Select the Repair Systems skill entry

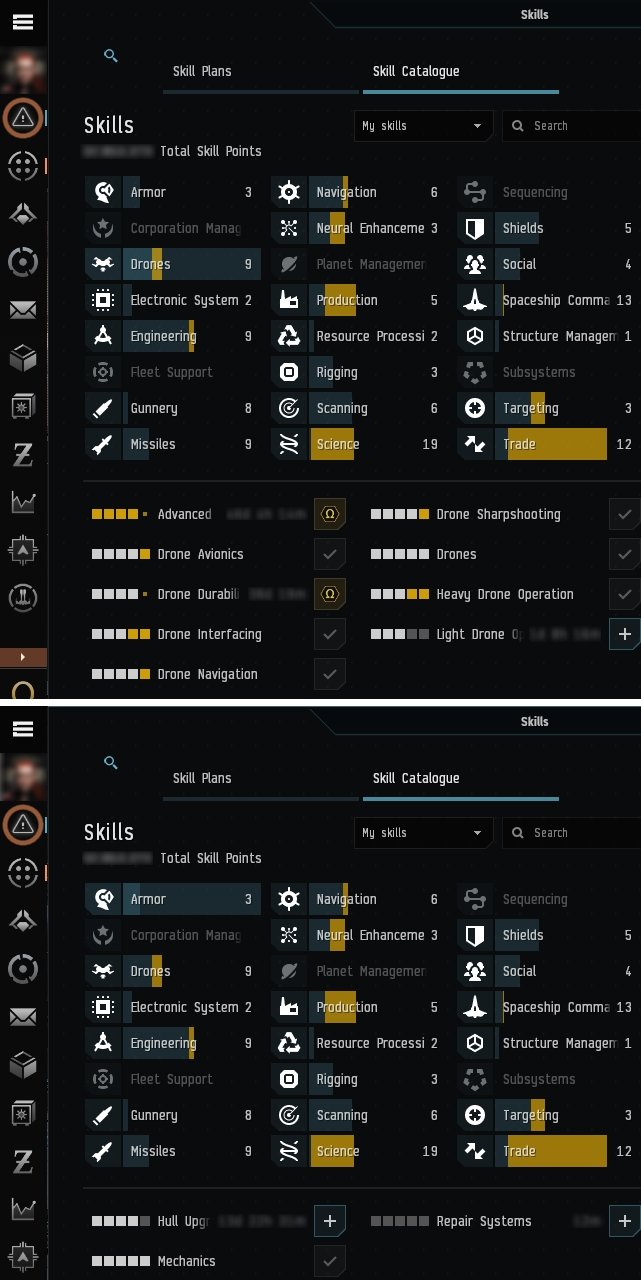point(483,1222)
